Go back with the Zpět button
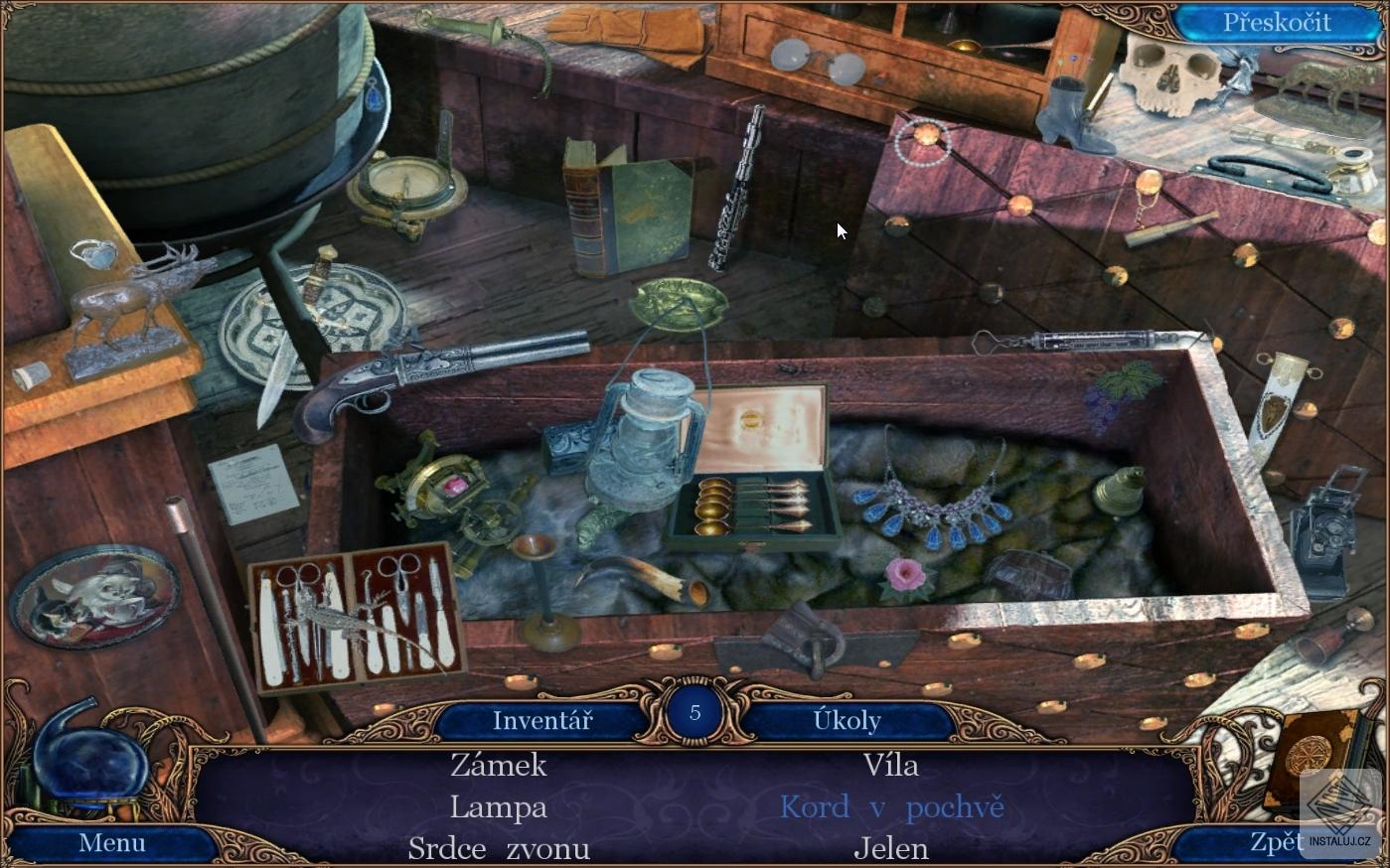 click(1276, 842)
